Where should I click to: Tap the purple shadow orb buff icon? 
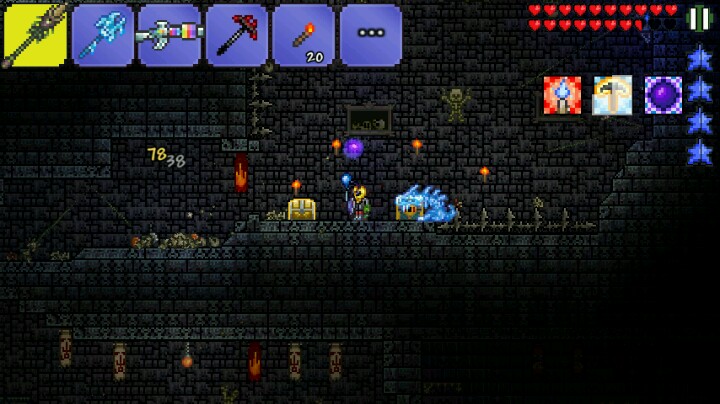pos(662,95)
